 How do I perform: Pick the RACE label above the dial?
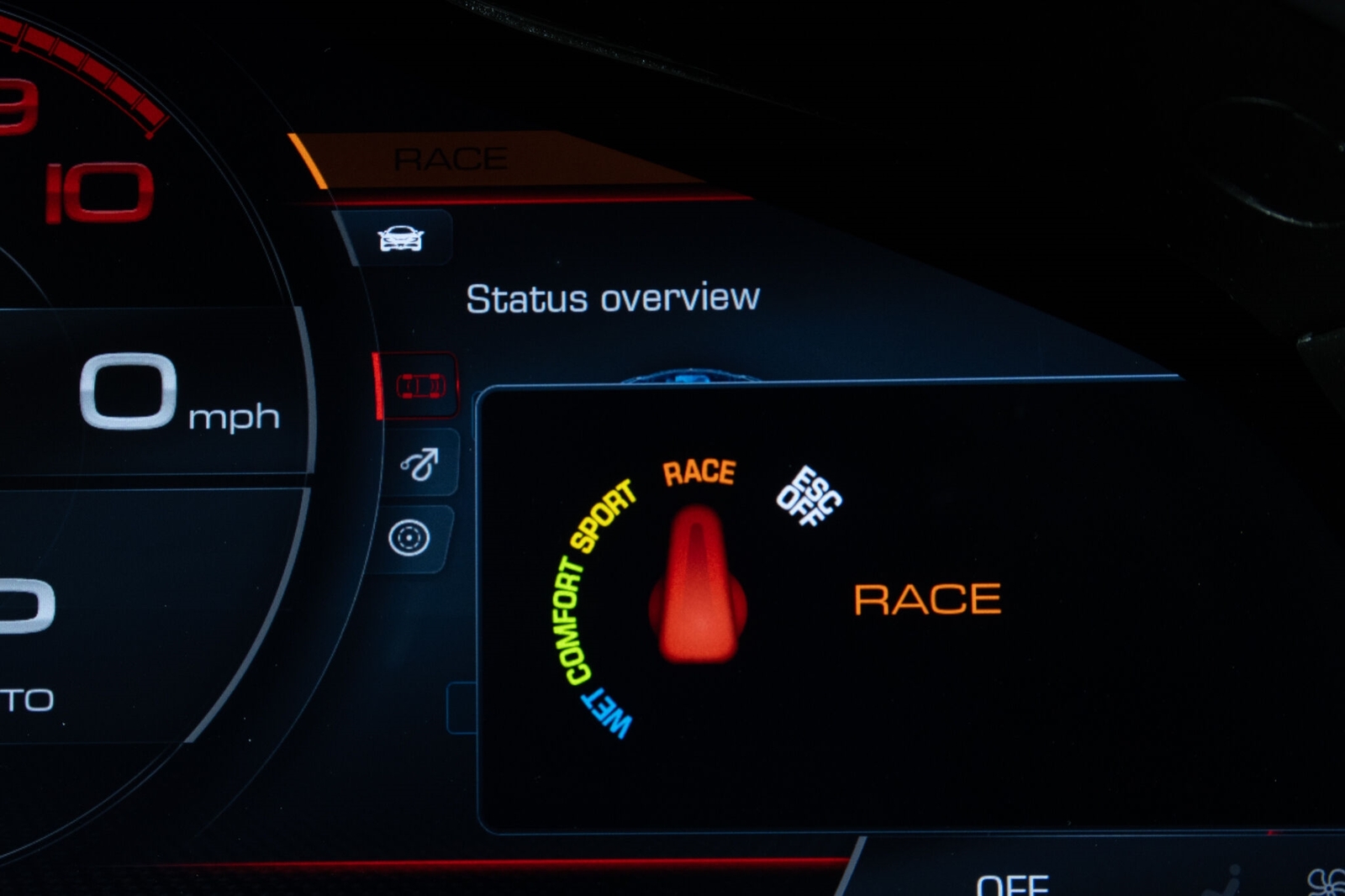[699, 472]
